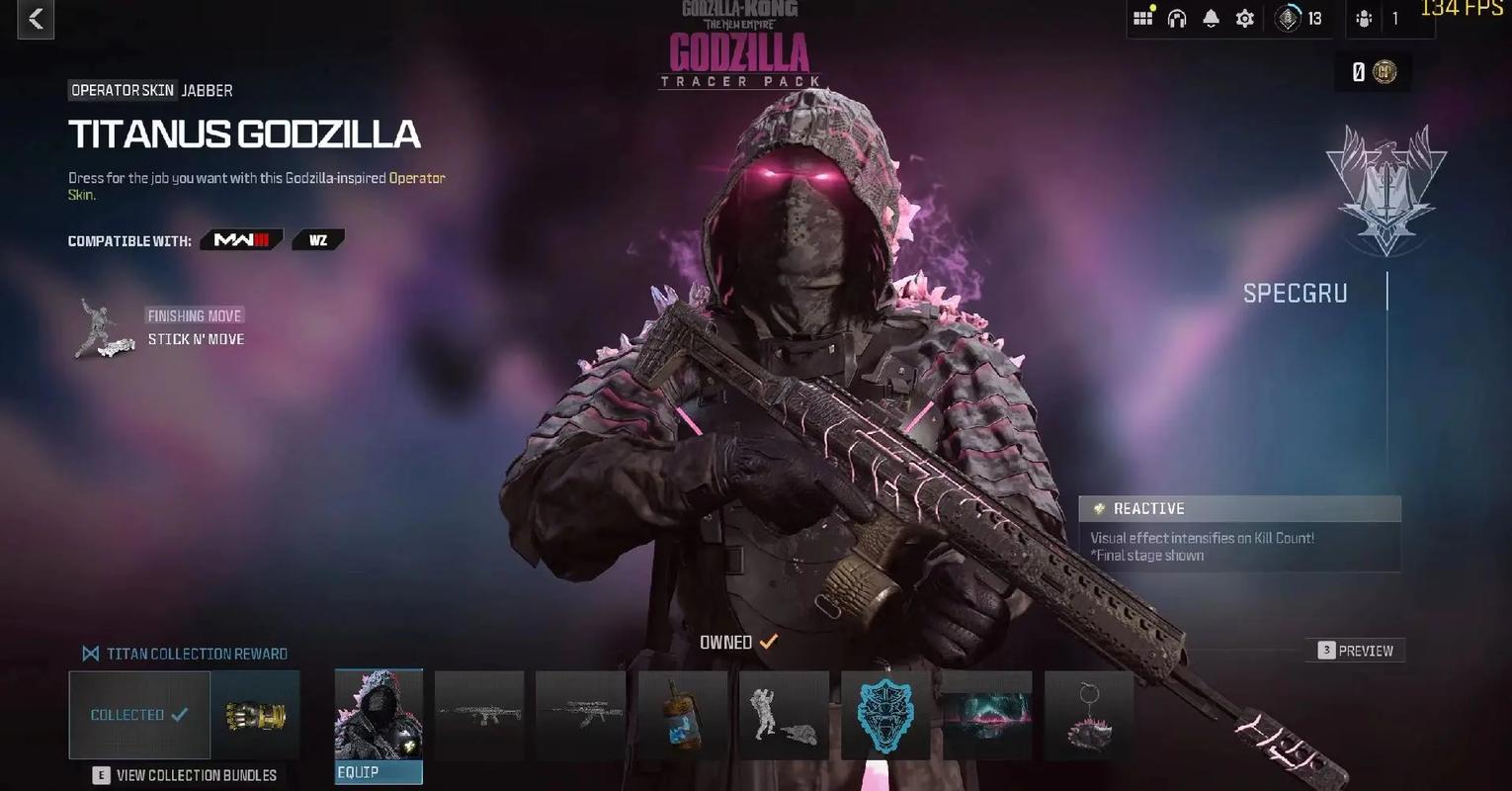1512x791 pixels.
Task: Go back using the top-left arrow
Action: 36,19
